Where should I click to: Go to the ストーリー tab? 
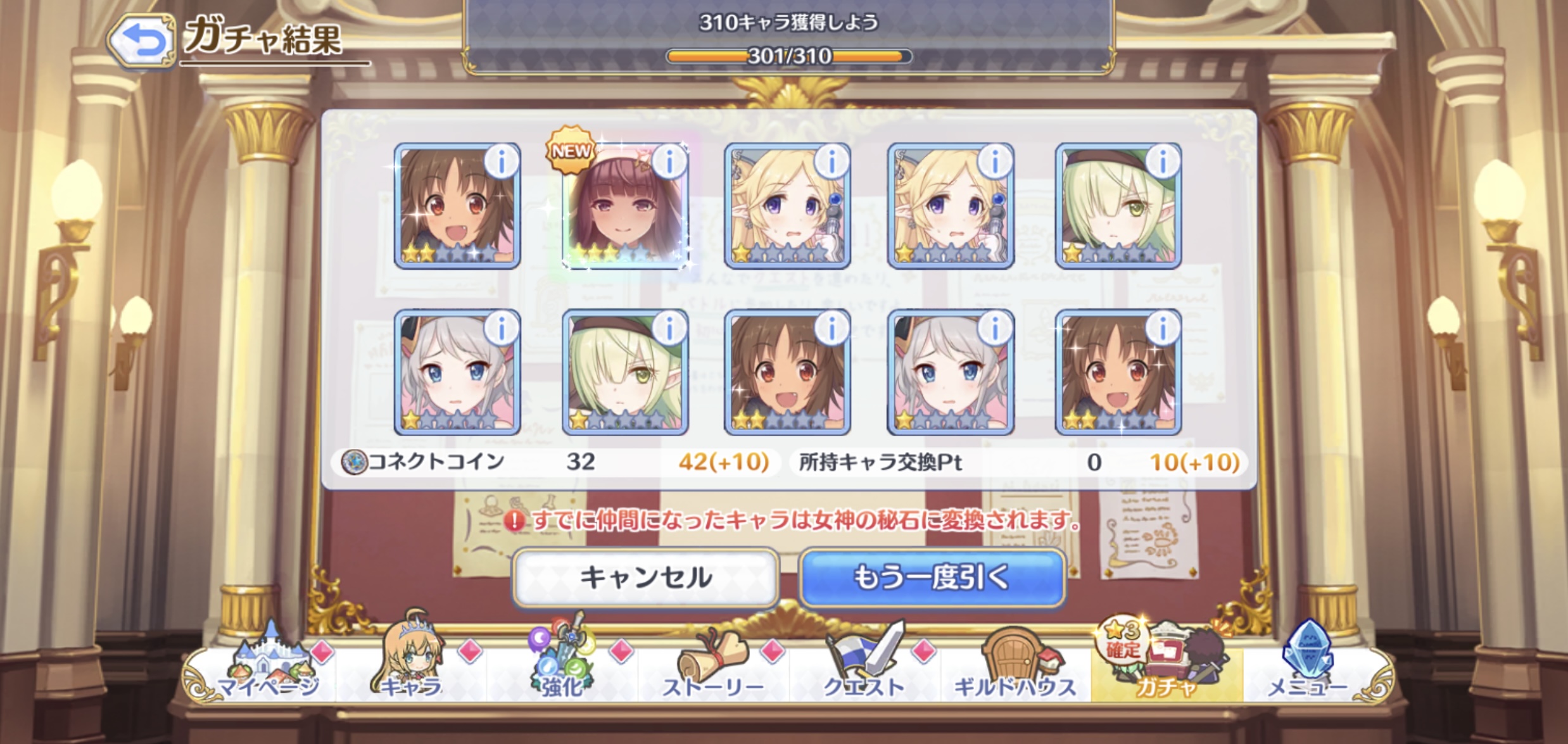[713, 668]
